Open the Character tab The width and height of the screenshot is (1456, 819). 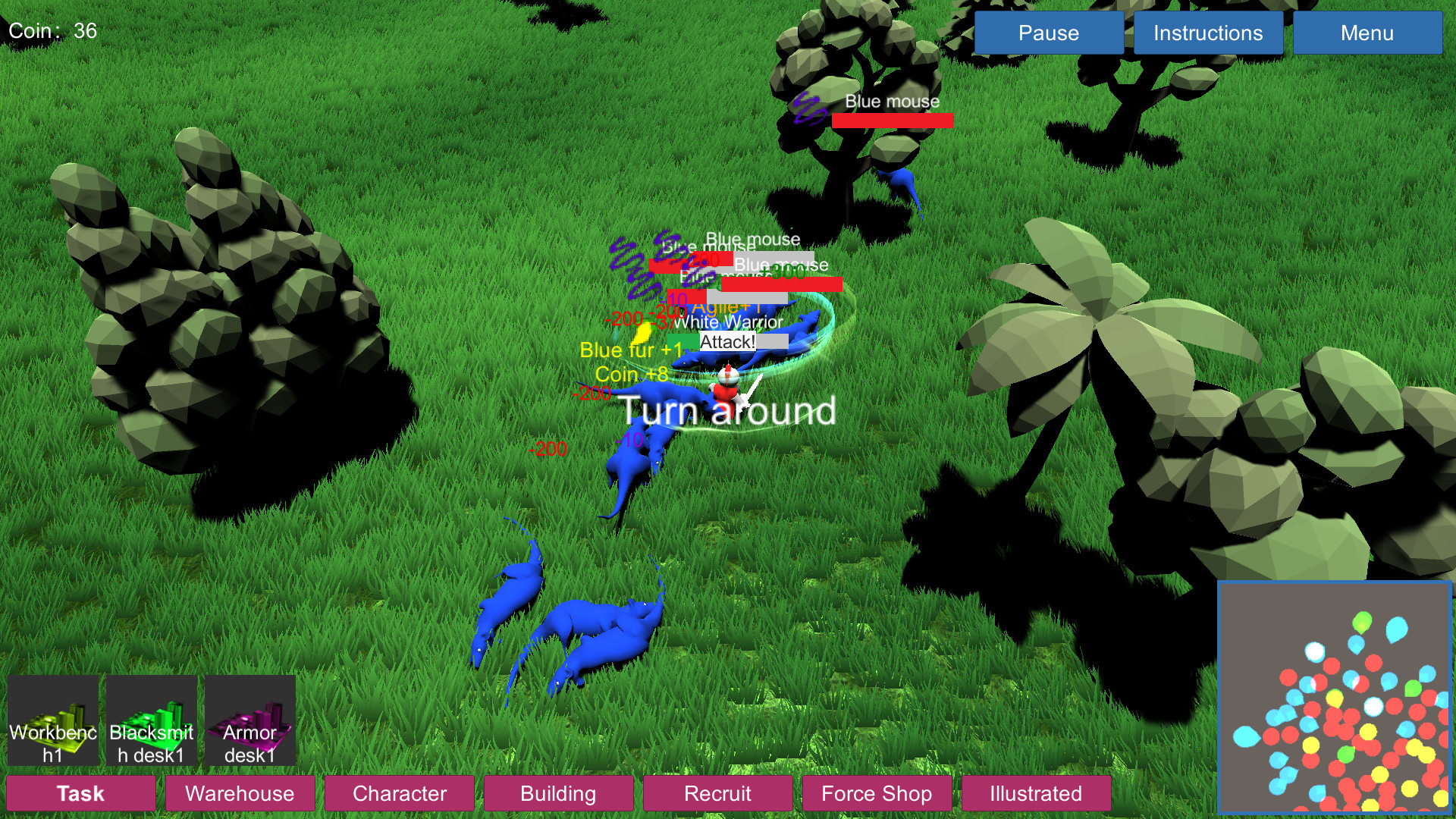(x=400, y=794)
